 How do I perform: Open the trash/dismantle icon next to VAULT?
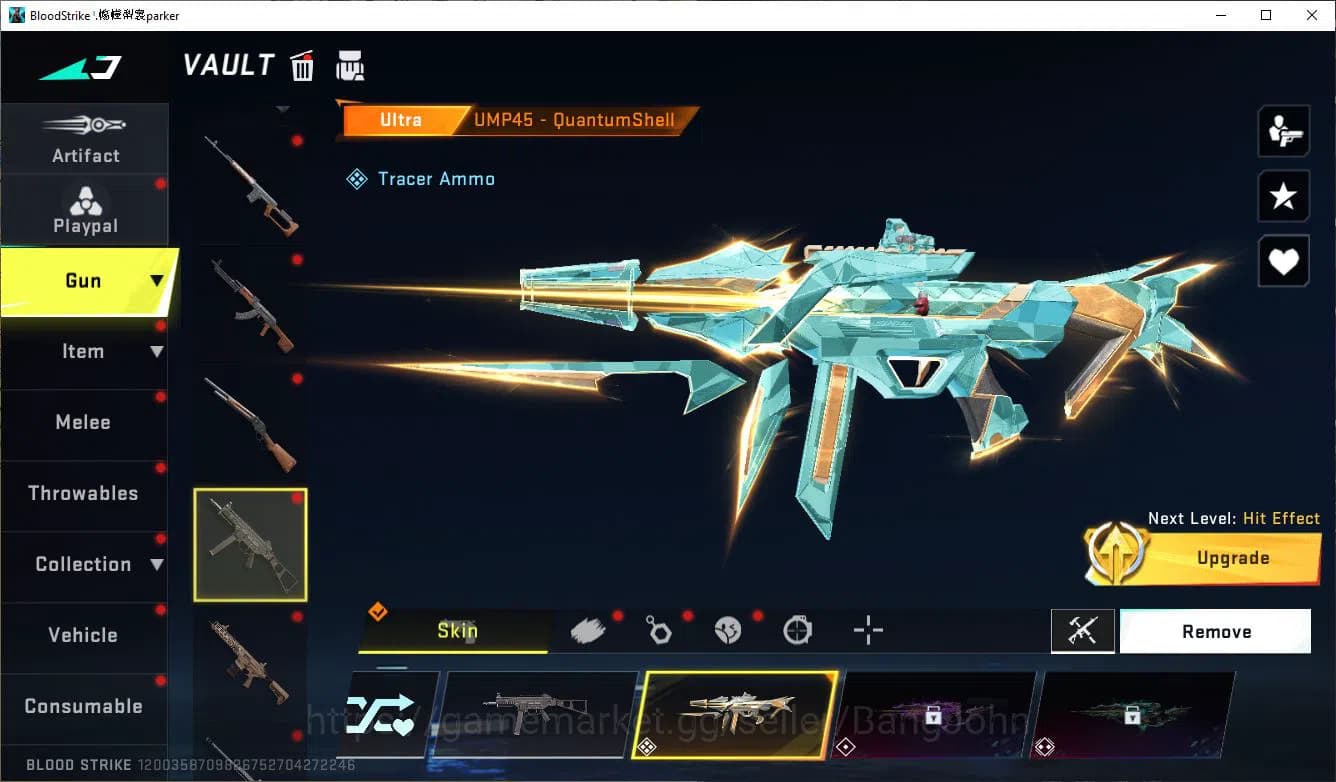click(x=301, y=65)
